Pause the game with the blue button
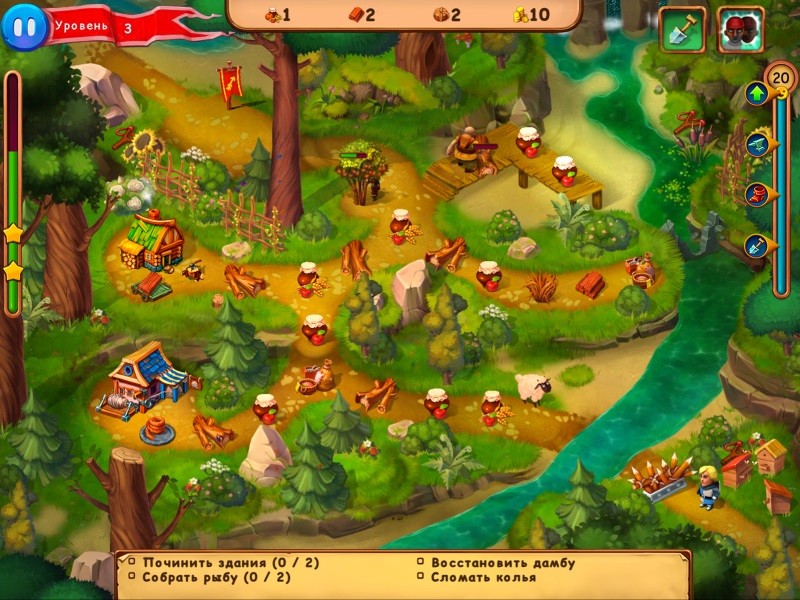800x600 pixels. click(x=24, y=26)
